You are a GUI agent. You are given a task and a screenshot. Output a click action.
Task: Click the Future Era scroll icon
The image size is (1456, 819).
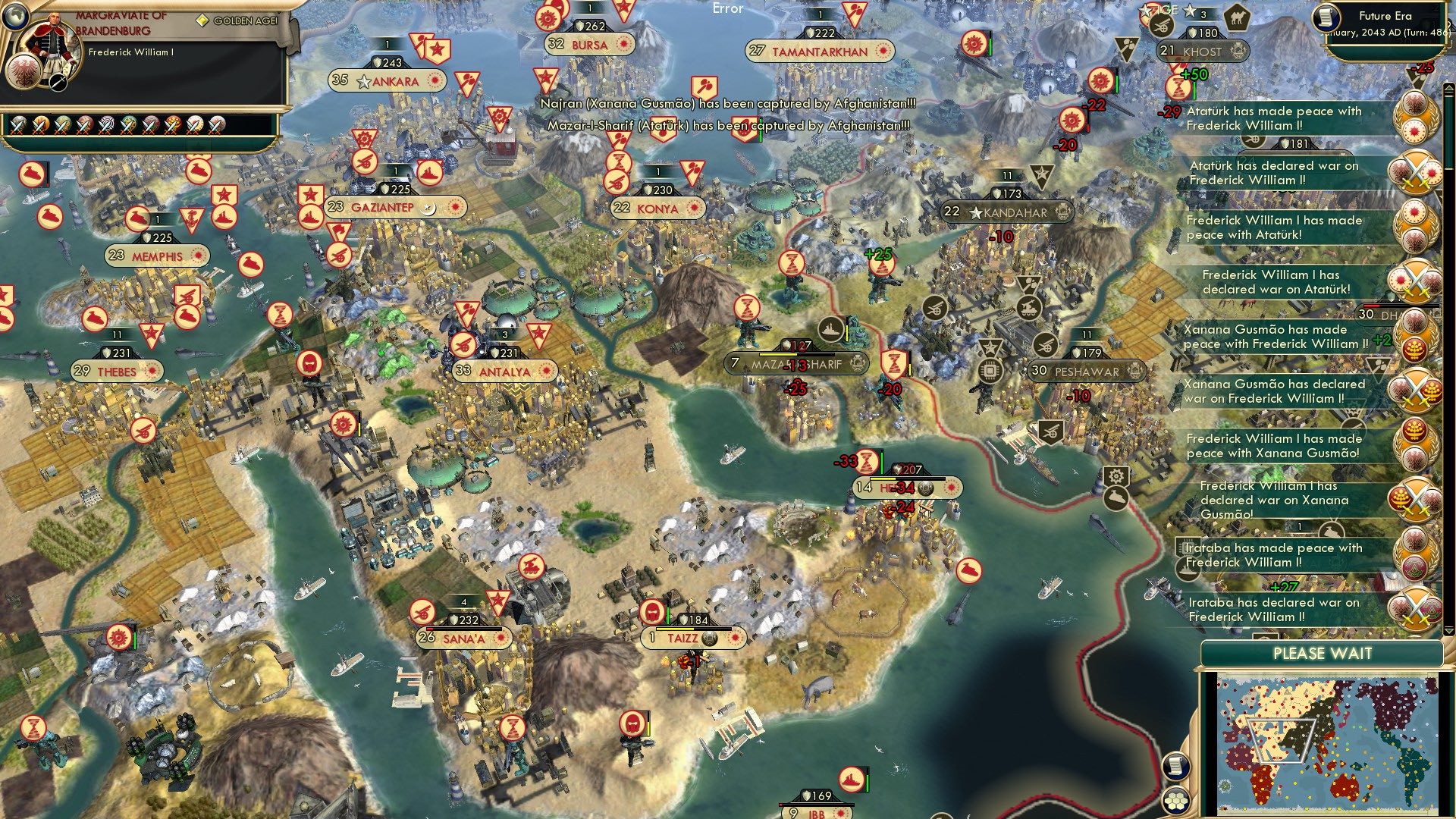click(x=1326, y=18)
